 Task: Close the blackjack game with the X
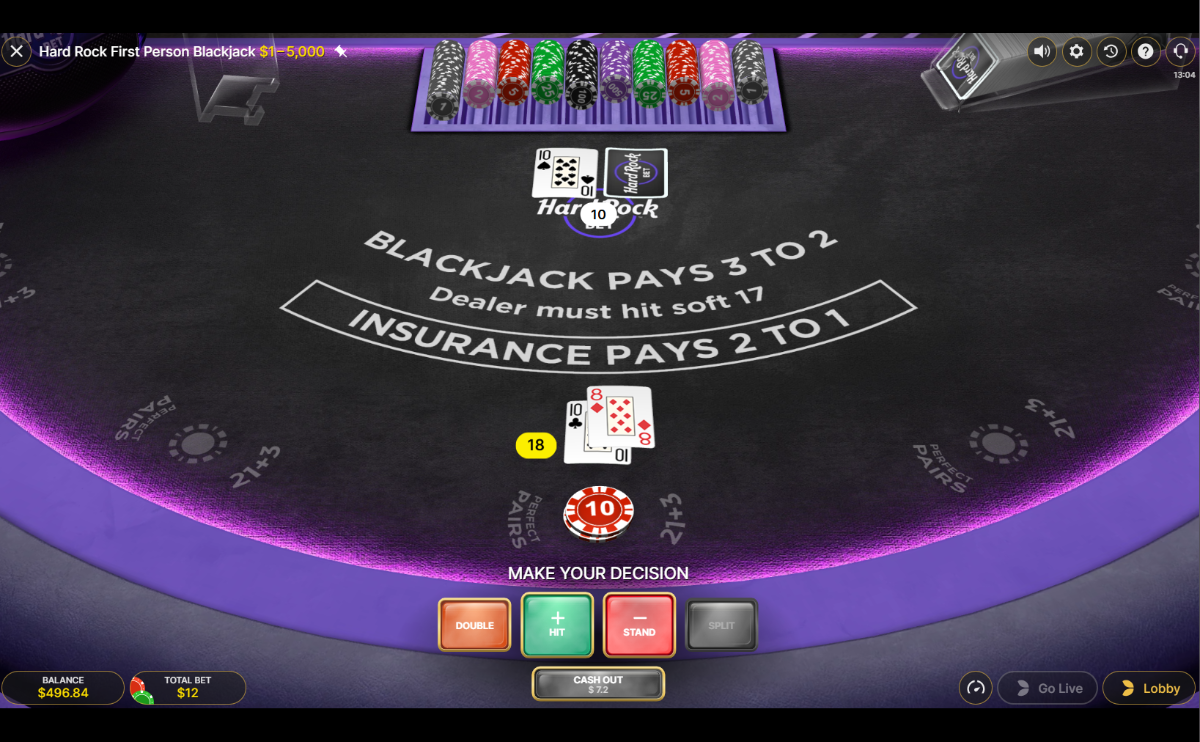pos(16,51)
